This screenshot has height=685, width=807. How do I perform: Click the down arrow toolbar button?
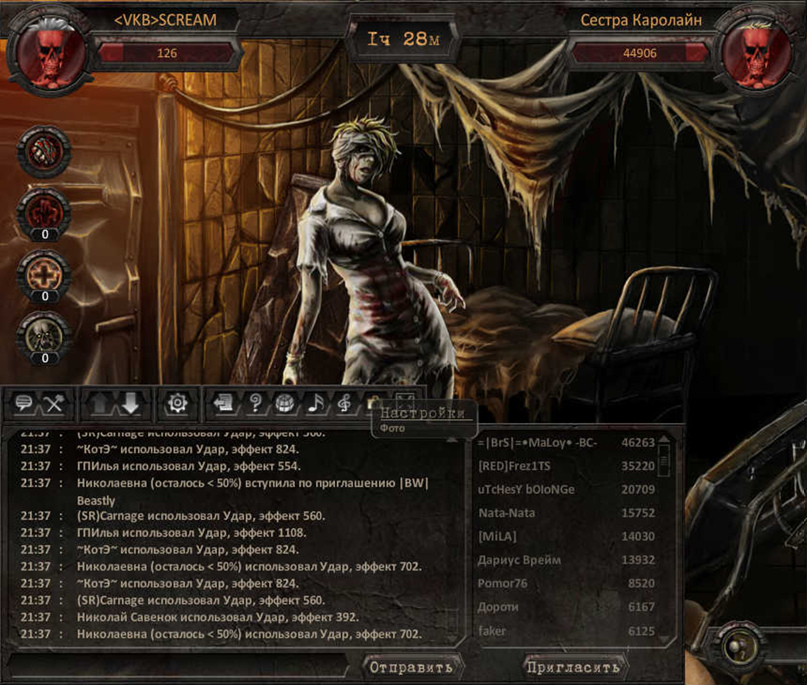pyautogui.click(x=130, y=403)
